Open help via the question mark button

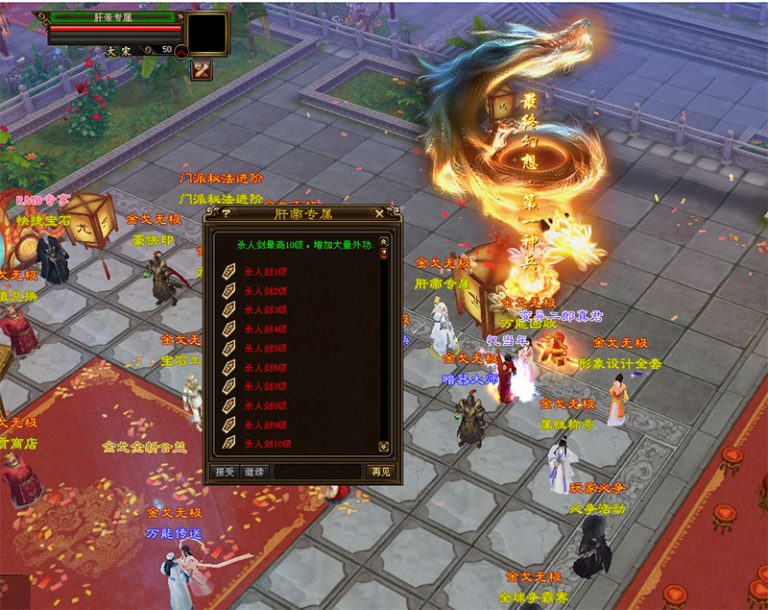(x=226, y=213)
